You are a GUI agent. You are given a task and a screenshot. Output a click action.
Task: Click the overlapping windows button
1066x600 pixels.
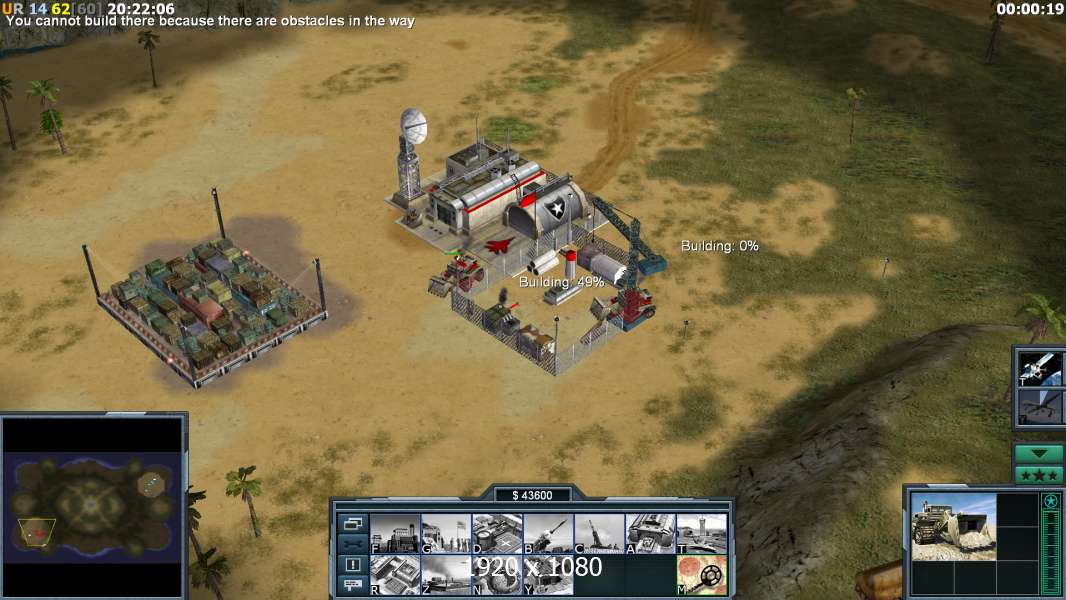click(352, 523)
